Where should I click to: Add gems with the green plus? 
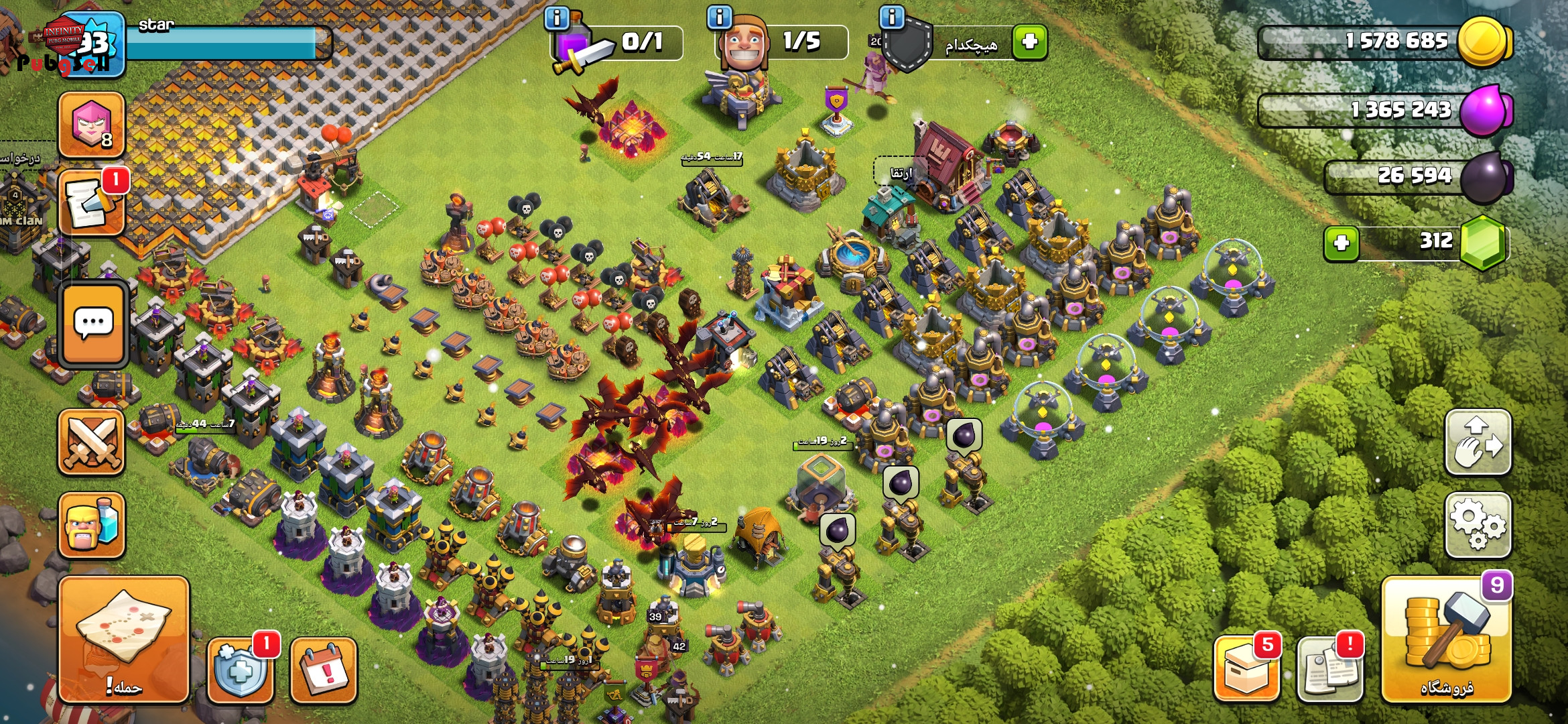1341,243
